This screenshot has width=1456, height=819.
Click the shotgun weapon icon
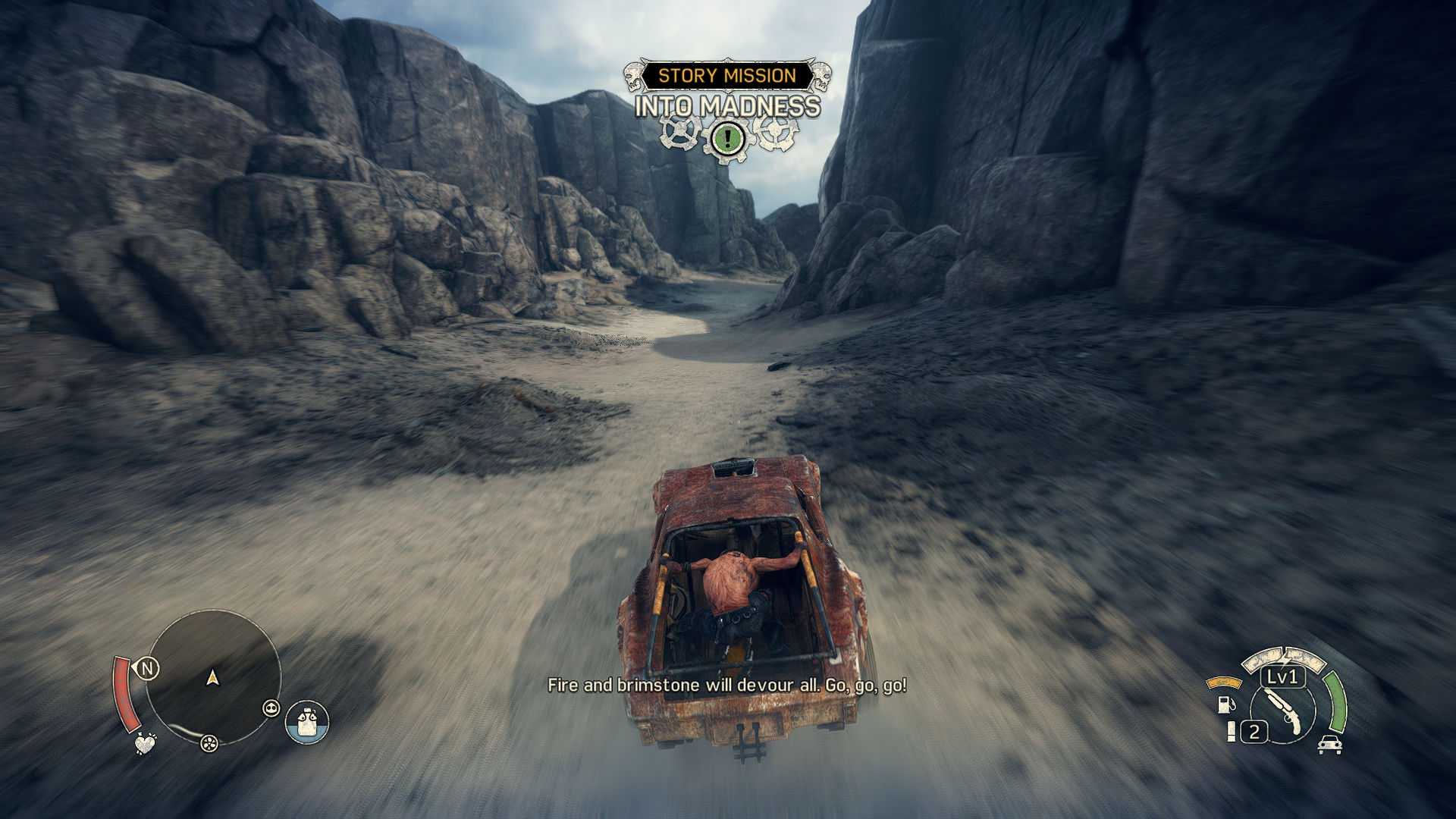(x=1282, y=711)
